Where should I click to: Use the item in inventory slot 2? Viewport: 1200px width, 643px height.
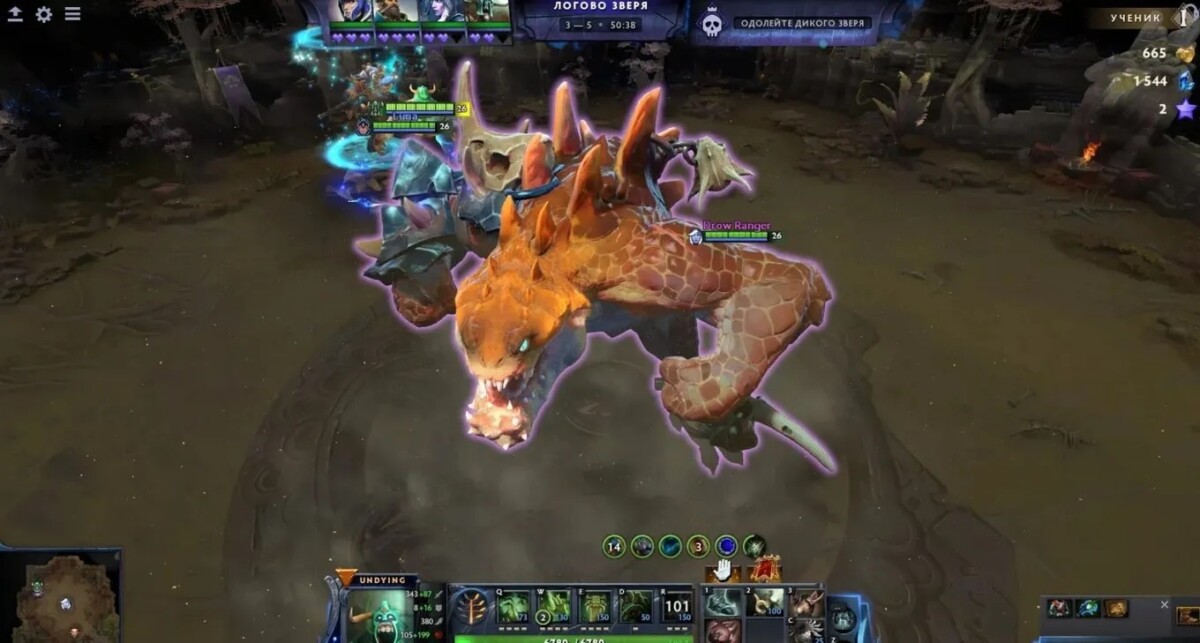765,602
